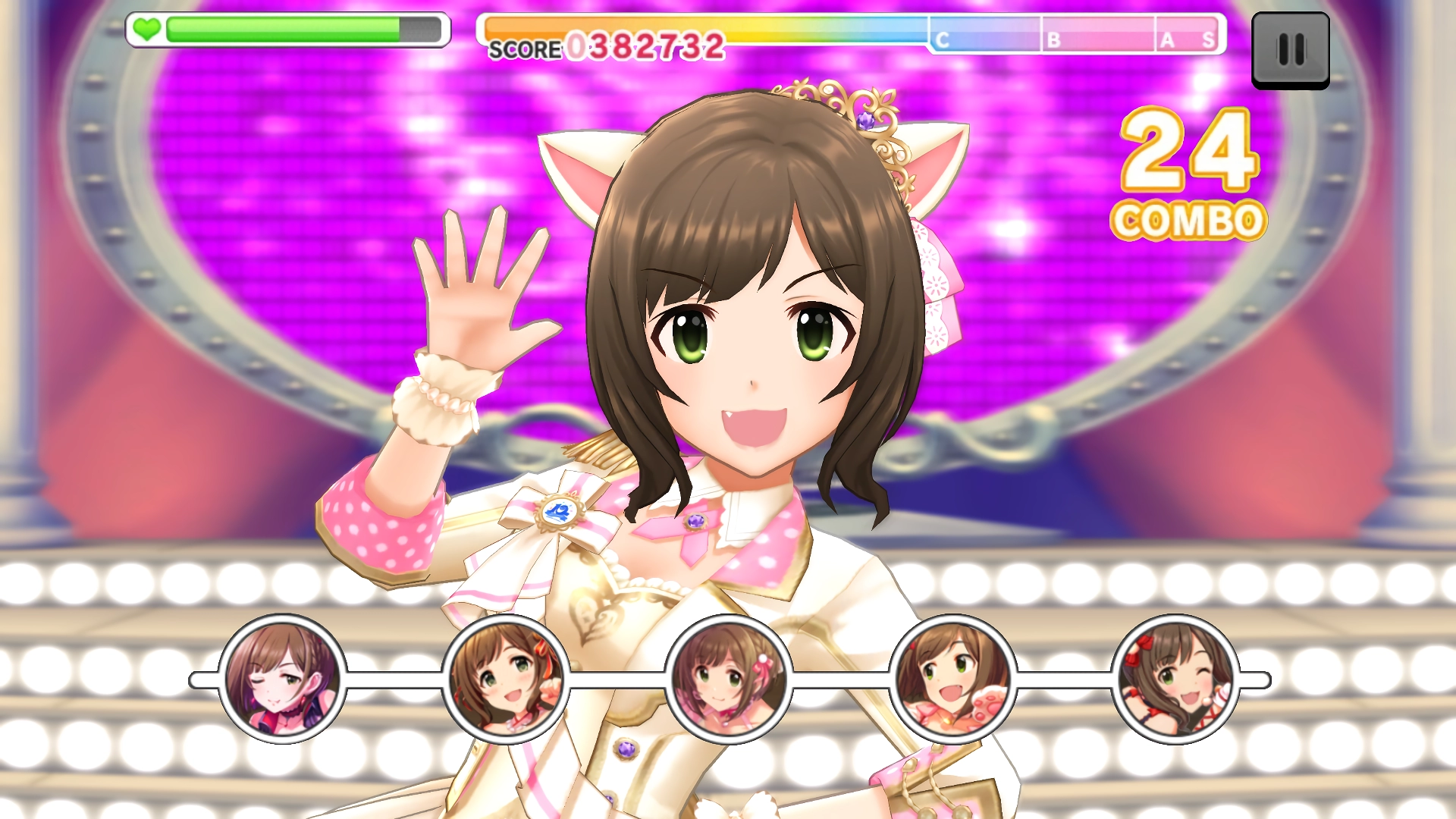Tap the idol icon with pink flower hairpin
This screenshot has height=819, width=1456.
(x=729, y=679)
